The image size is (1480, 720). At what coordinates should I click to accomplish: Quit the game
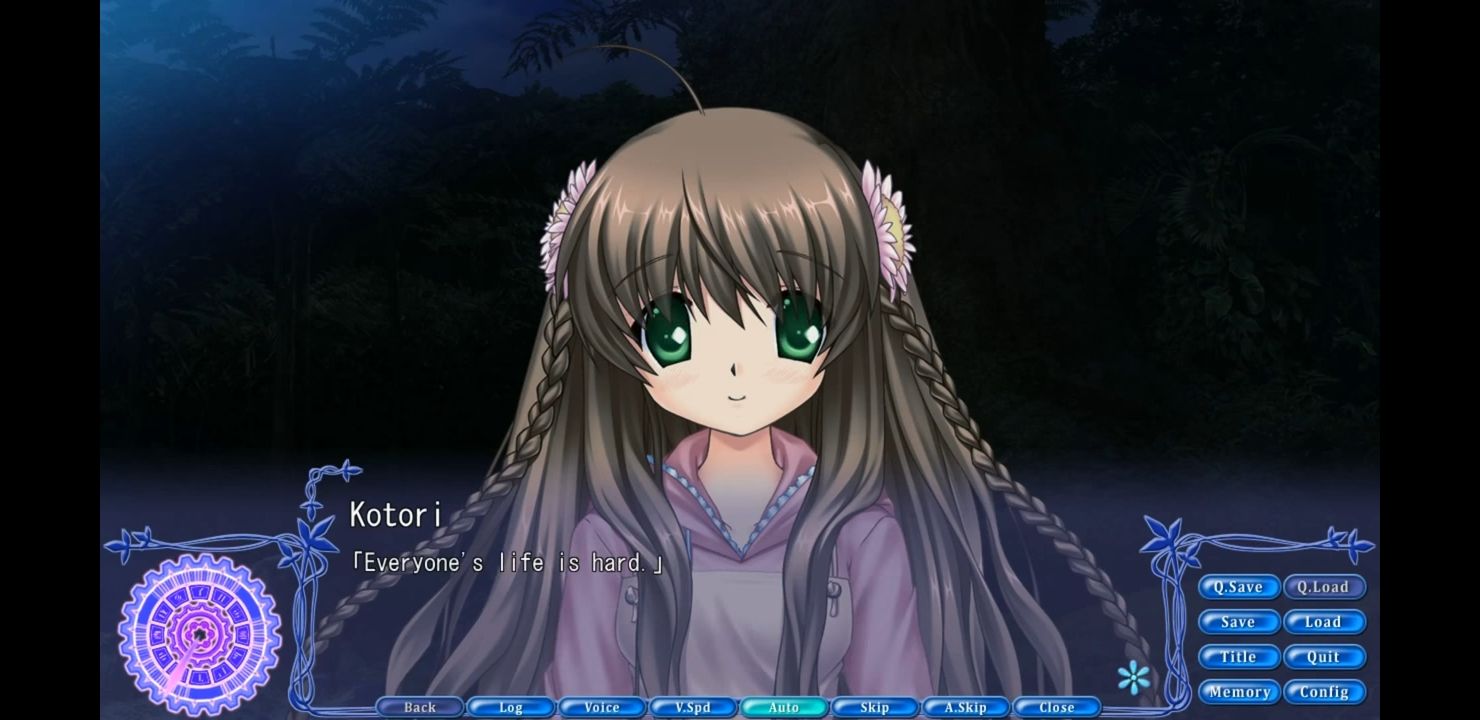1325,657
